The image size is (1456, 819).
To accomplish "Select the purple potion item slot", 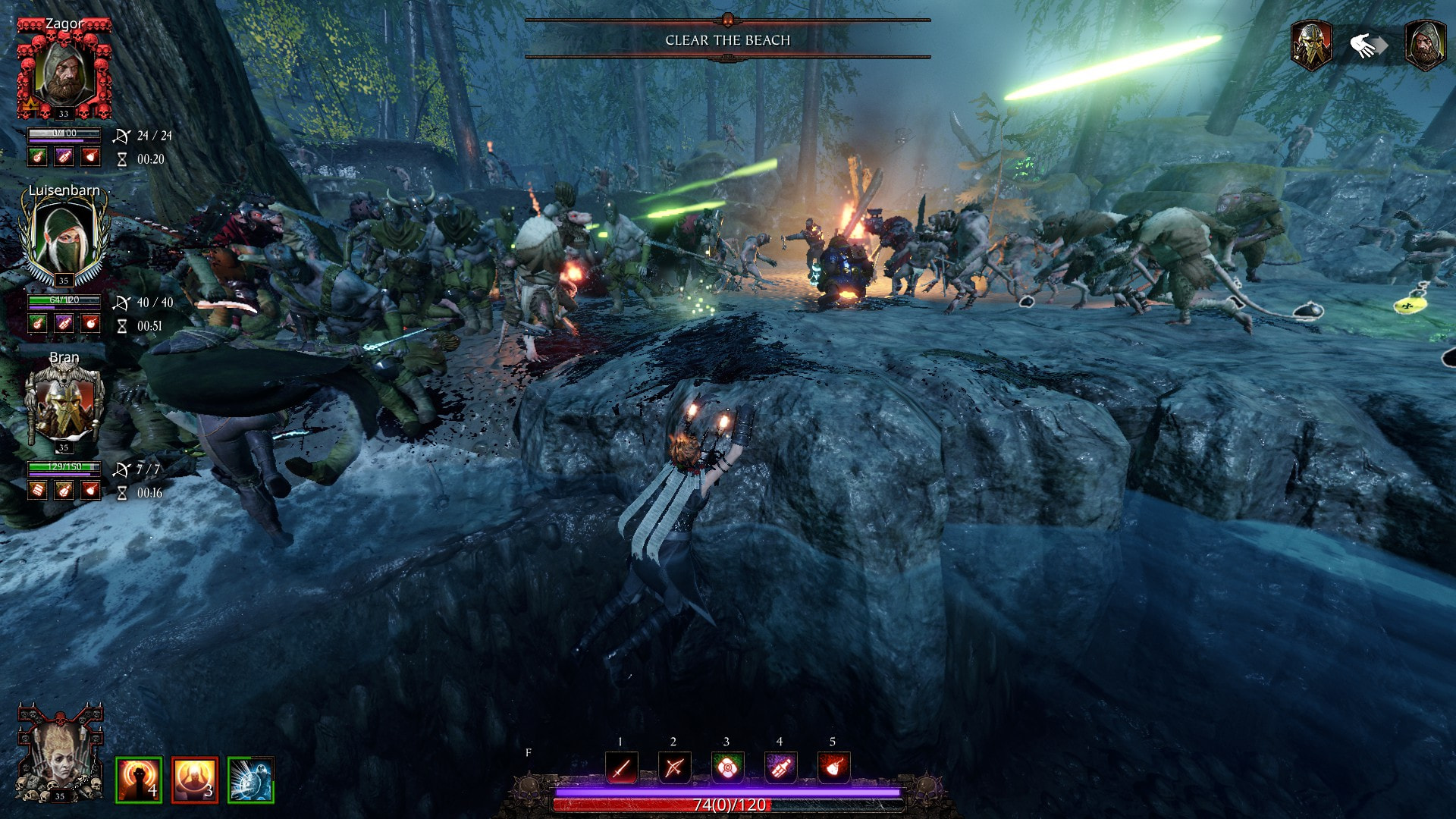I will pyautogui.click(x=780, y=768).
